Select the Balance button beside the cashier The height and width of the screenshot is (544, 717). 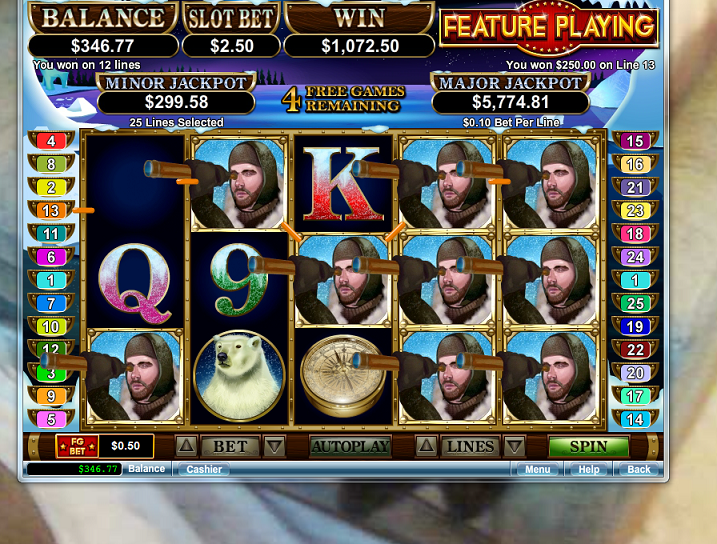(147, 469)
